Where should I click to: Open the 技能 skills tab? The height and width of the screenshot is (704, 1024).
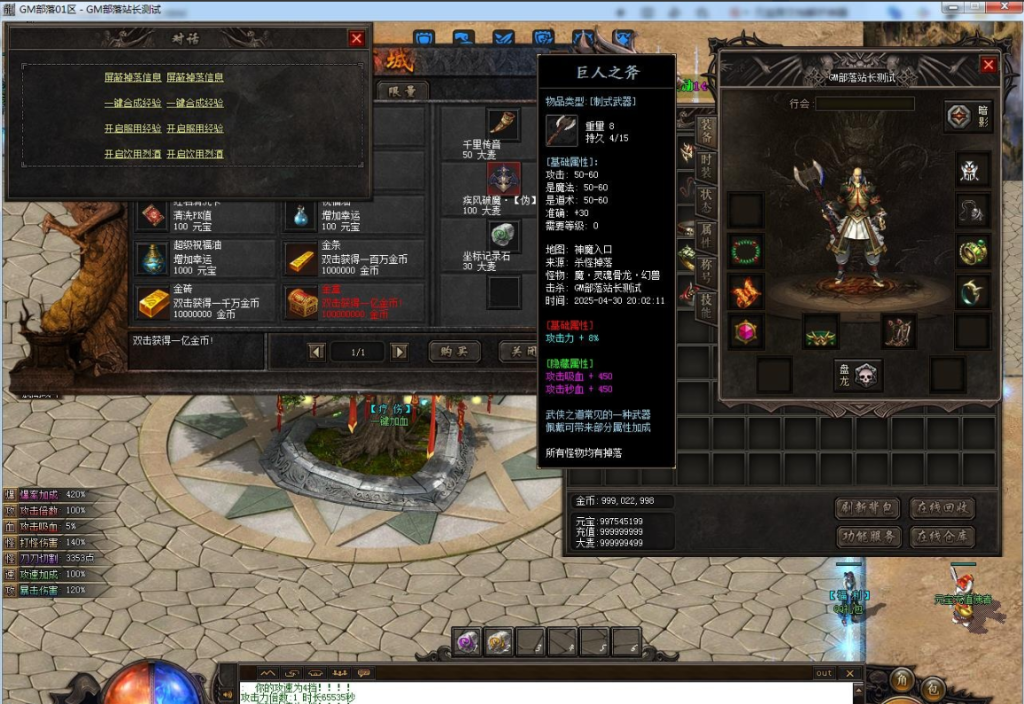coord(706,305)
